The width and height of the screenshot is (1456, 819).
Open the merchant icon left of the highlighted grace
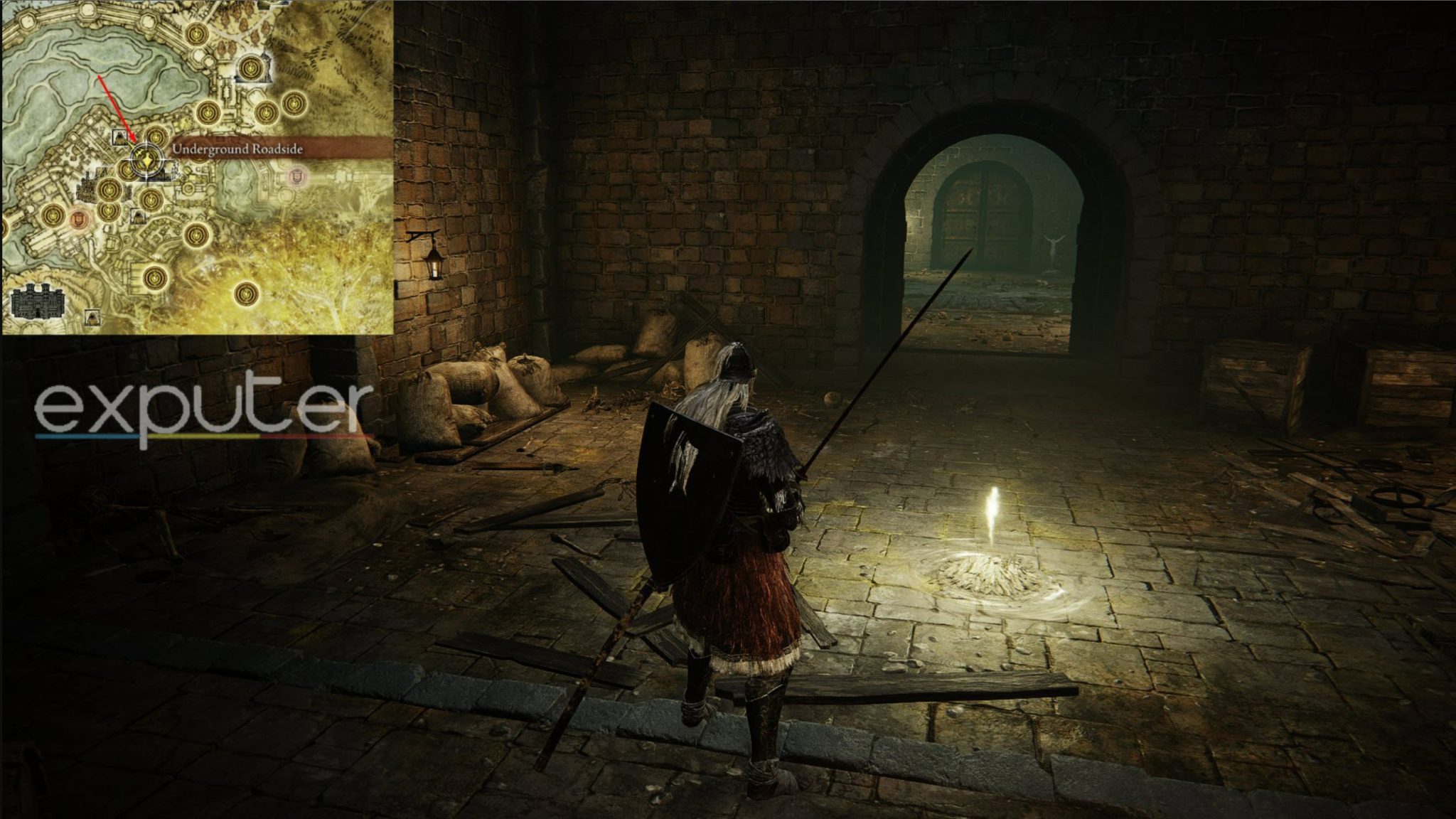click(x=119, y=136)
